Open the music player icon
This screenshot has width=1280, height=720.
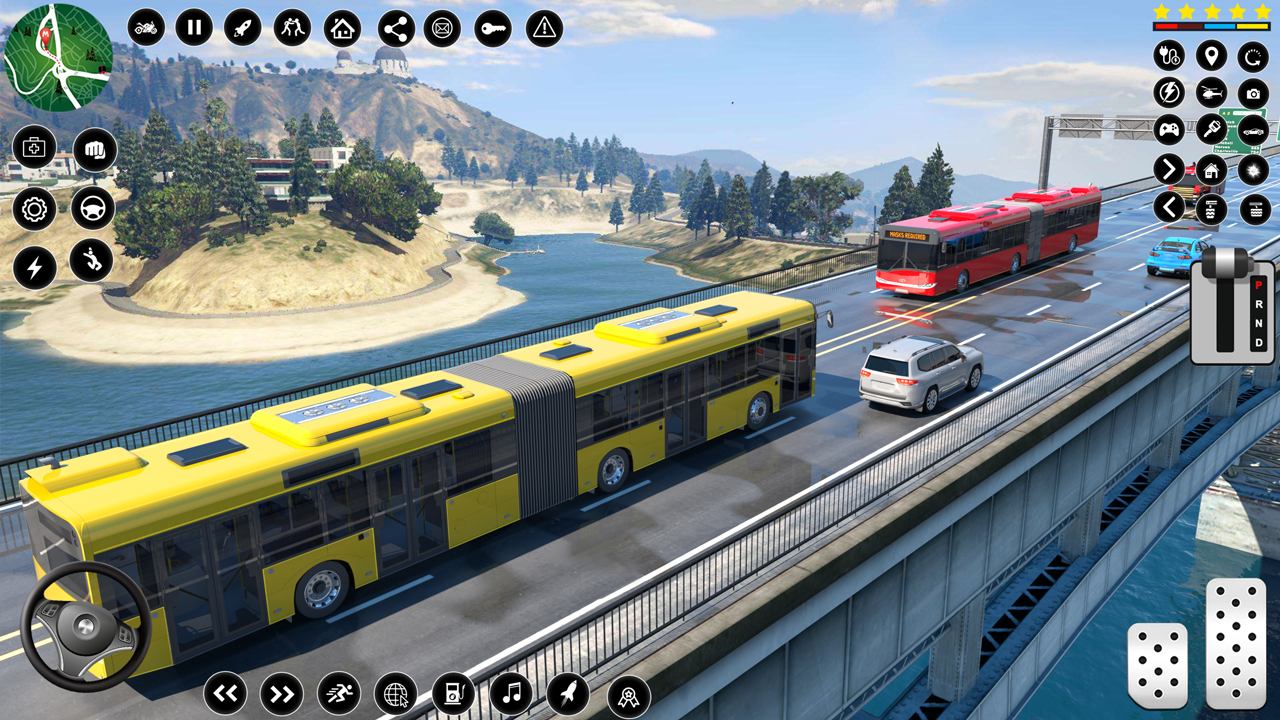pos(514,692)
